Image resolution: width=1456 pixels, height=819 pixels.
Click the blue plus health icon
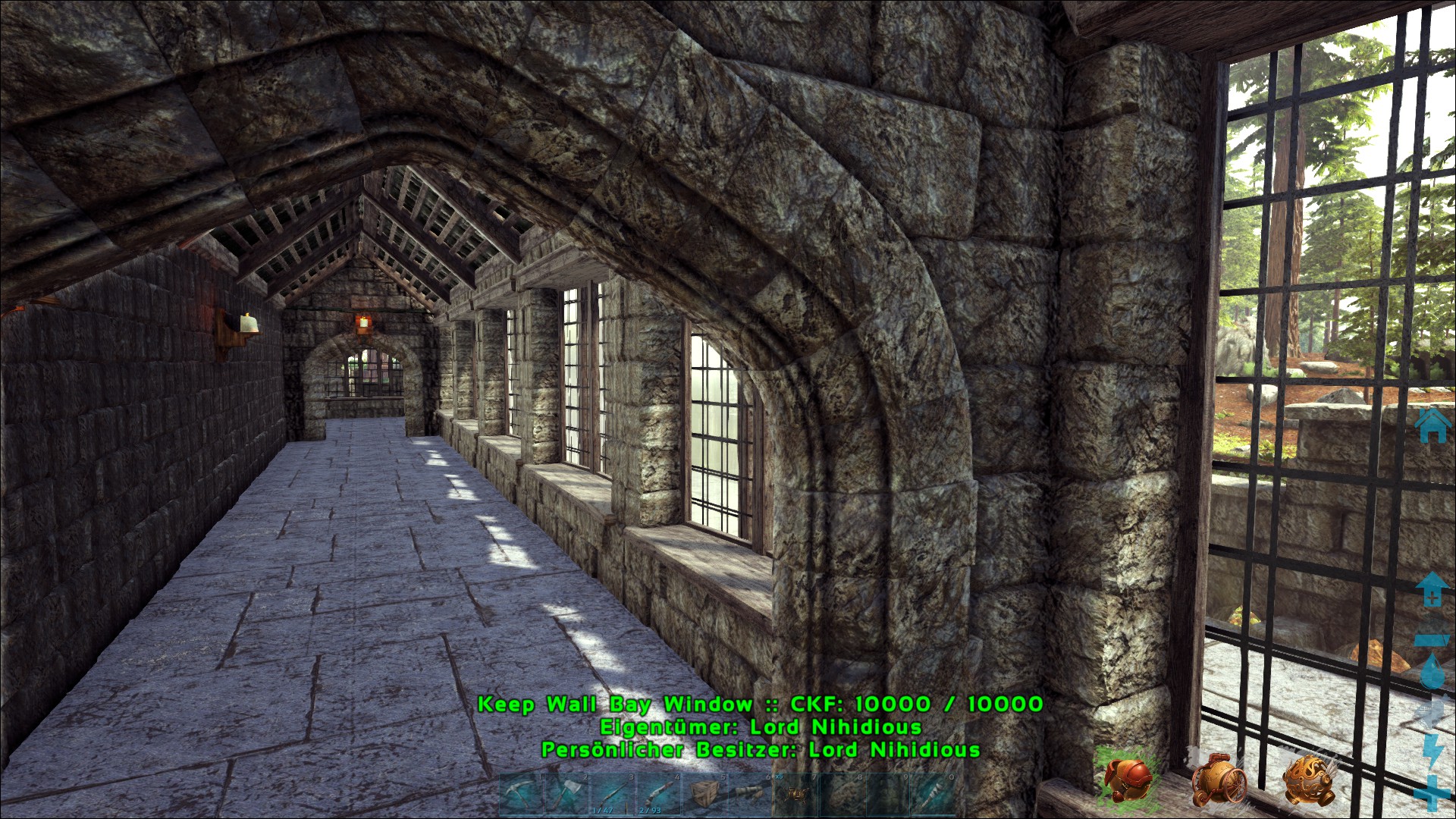(1432, 792)
